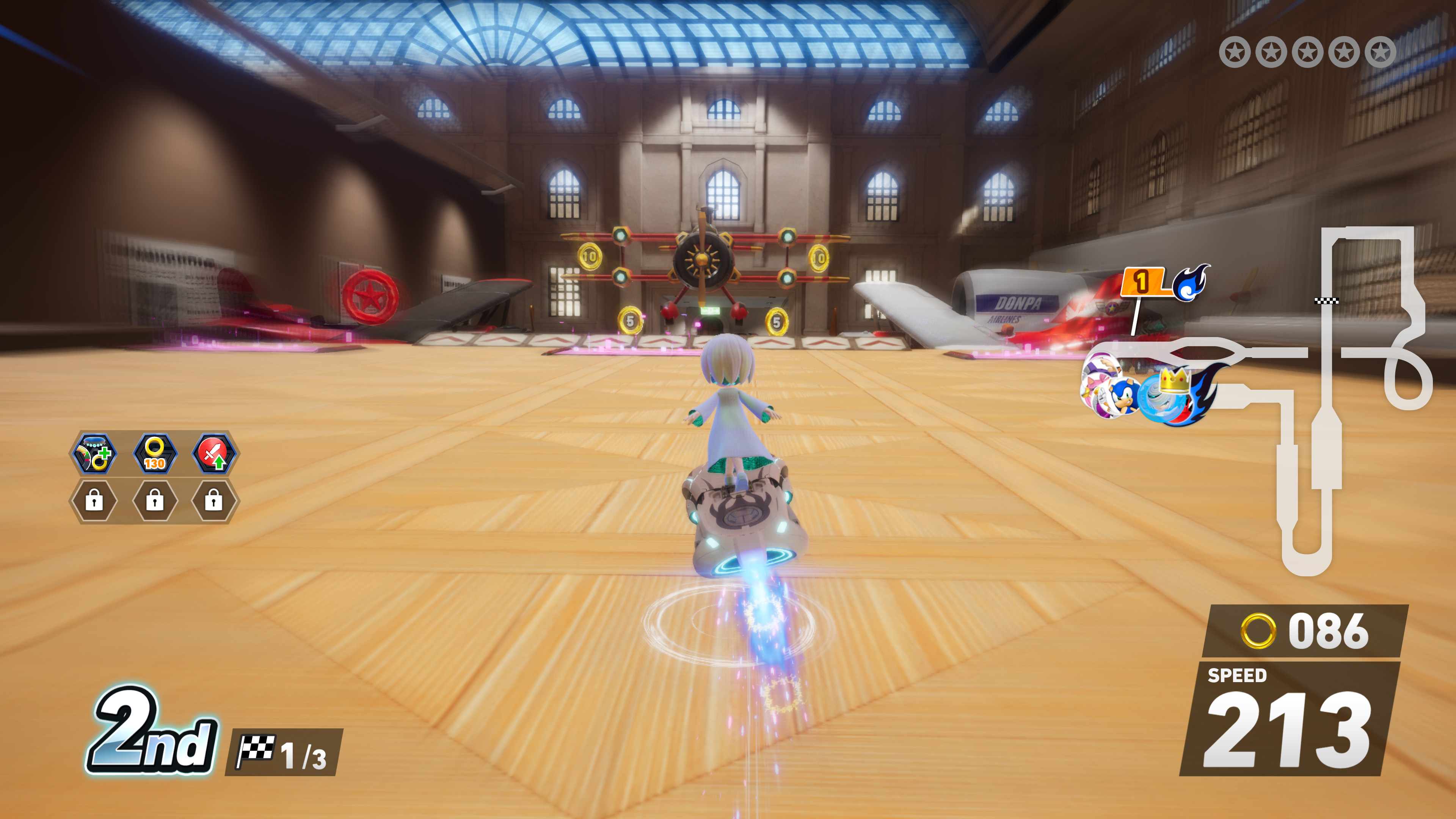This screenshot has height=819, width=1456.
Task: Click the crowned player marker on minimap
Action: [1173, 395]
